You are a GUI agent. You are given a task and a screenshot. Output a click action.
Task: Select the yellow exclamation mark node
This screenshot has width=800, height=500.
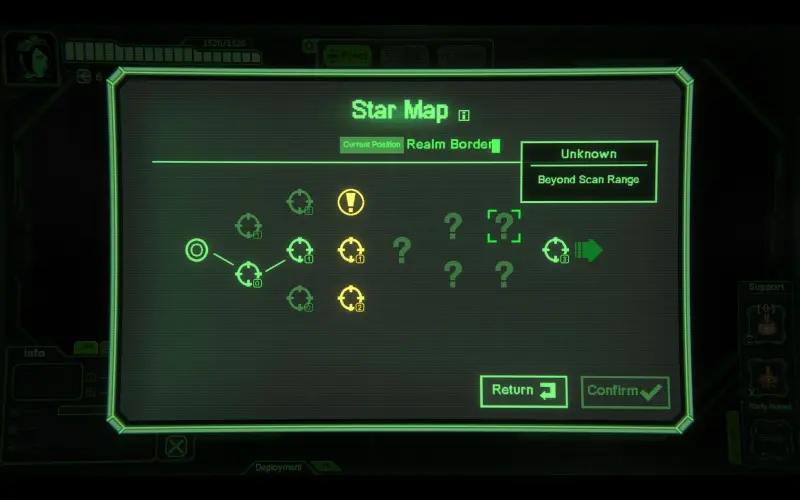(x=350, y=202)
